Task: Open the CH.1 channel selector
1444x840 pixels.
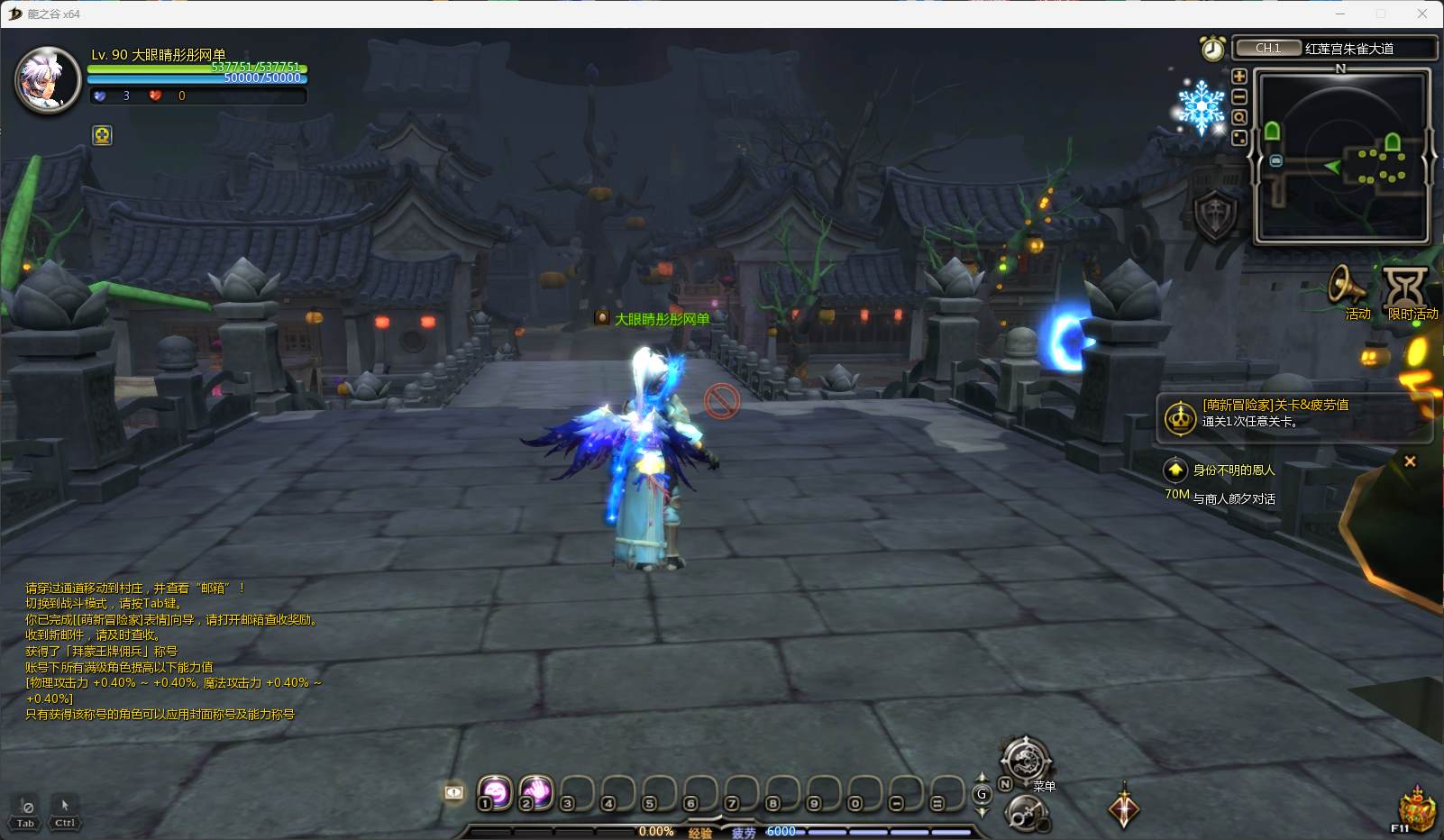Action: pos(1267,49)
